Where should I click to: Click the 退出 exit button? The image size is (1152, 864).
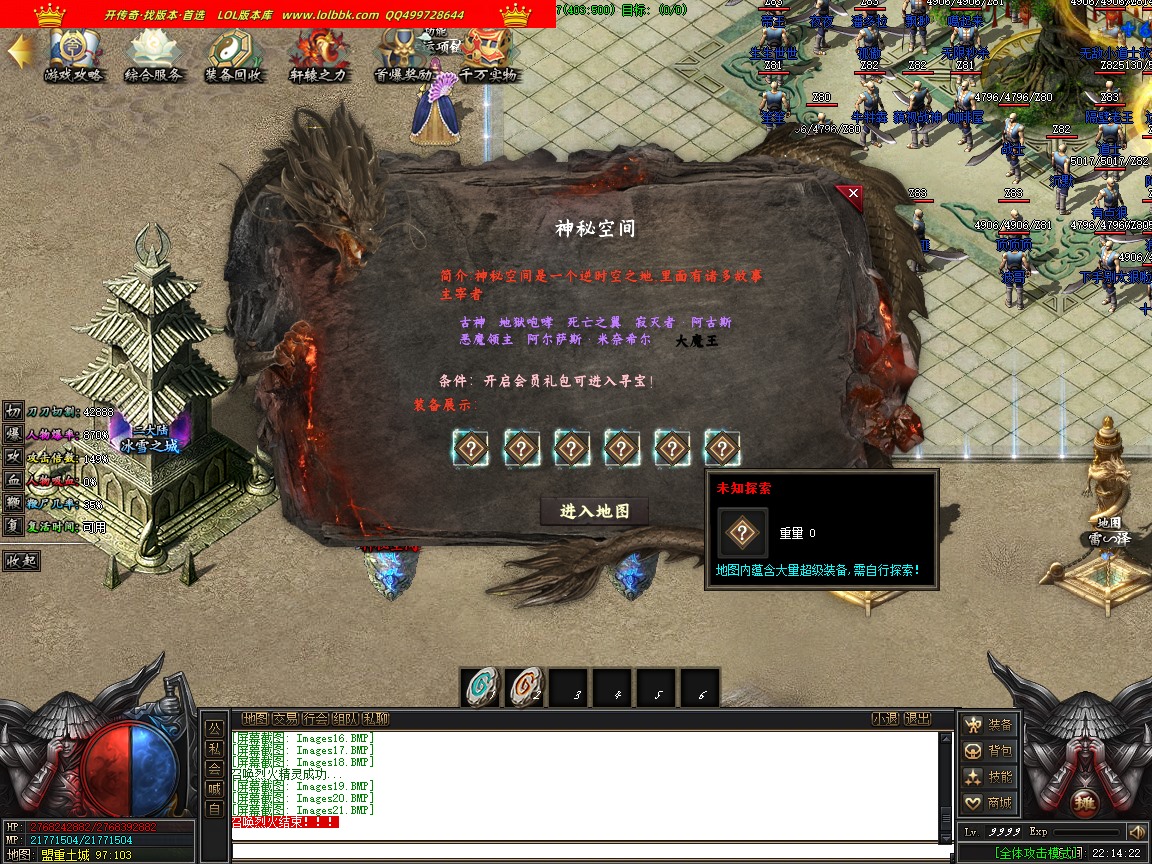pyautogui.click(x=917, y=718)
